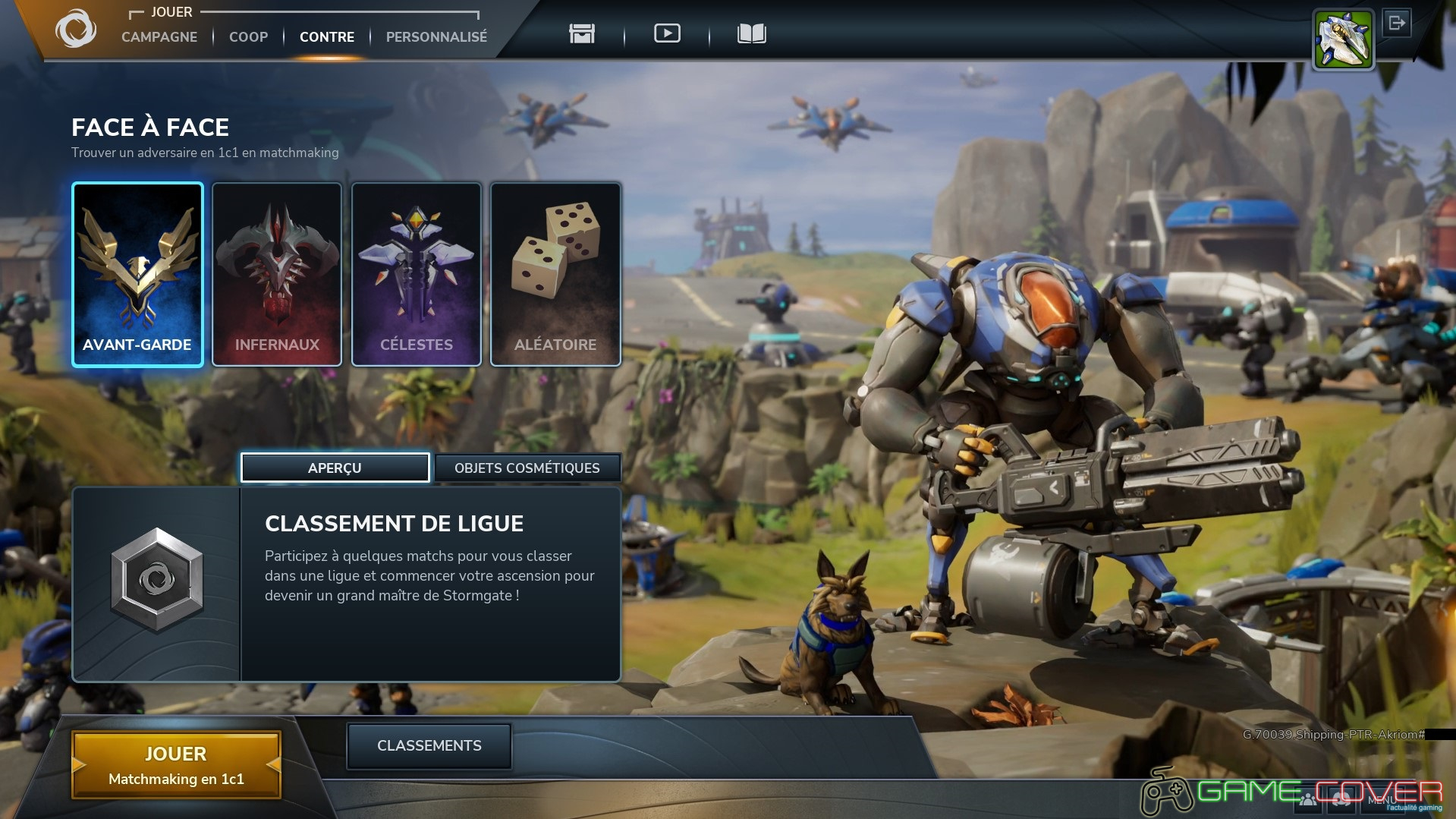Show the Aperçu overview tab
Screen dimensions: 1456x819
point(335,468)
